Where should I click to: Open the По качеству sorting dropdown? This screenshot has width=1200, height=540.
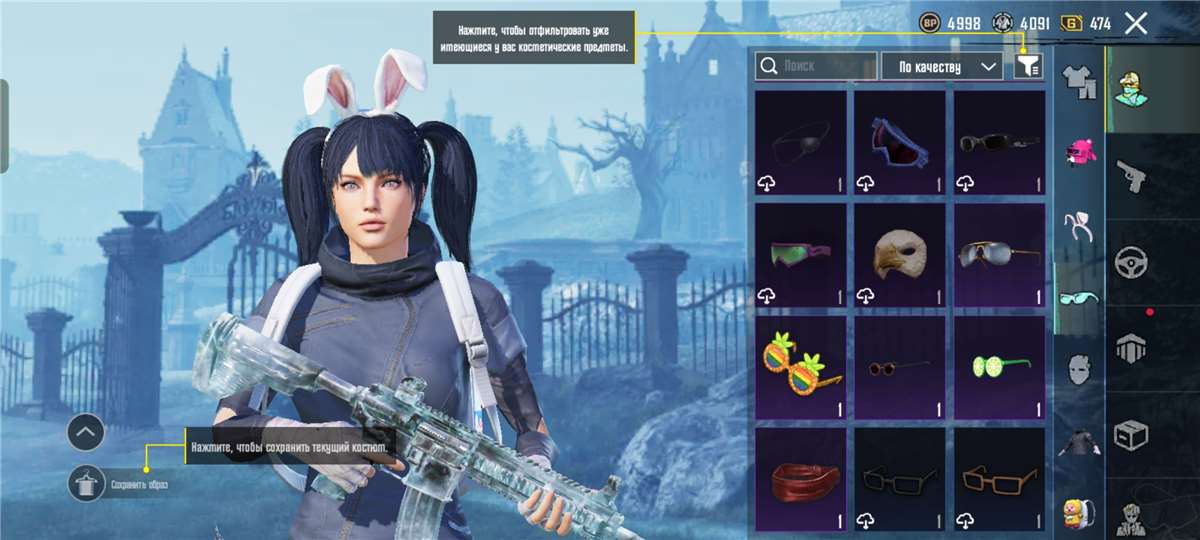pyautogui.click(x=941, y=66)
